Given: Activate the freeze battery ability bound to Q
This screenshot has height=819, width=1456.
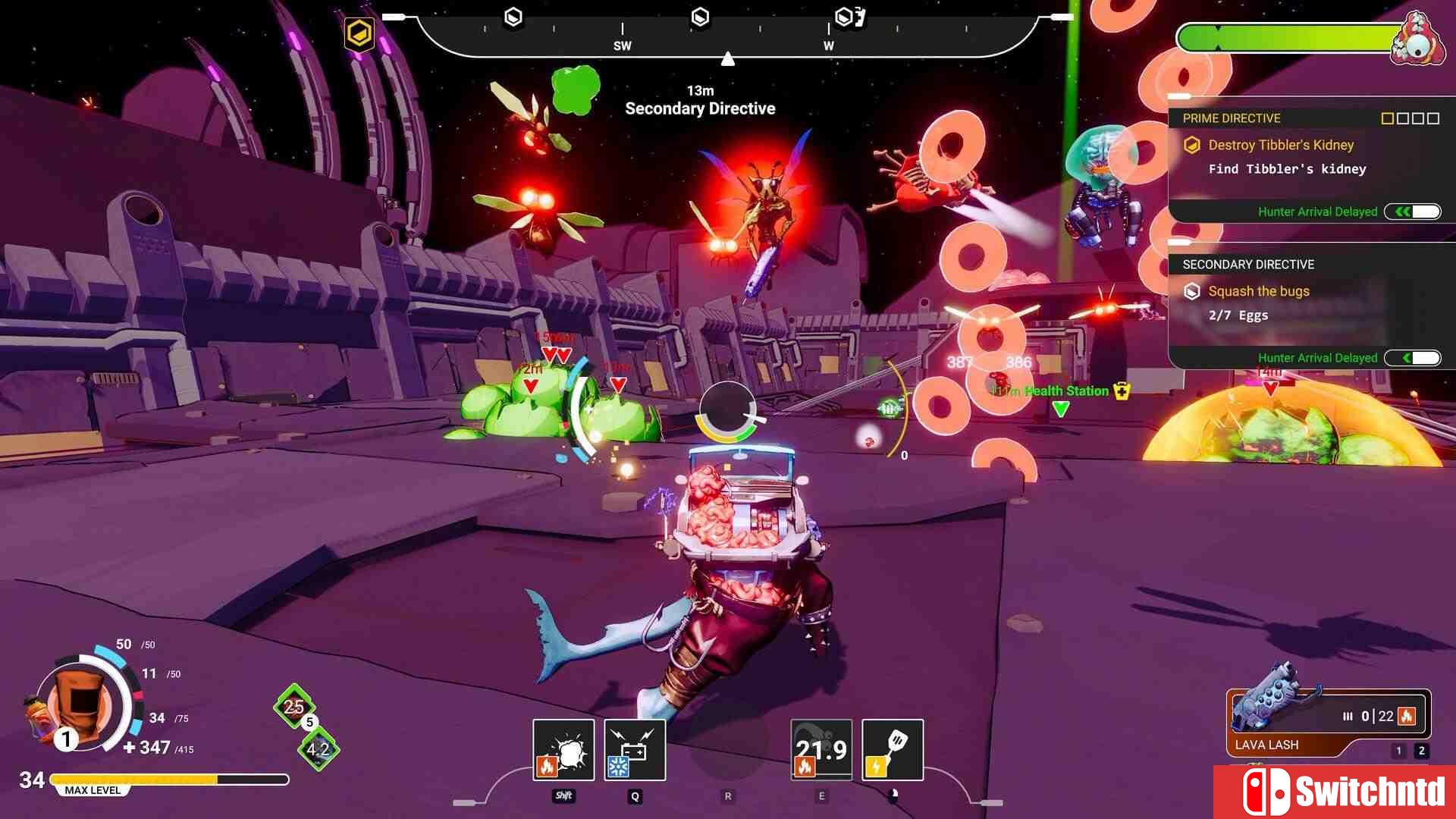Looking at the screenshot, I should tap(635, 750).
